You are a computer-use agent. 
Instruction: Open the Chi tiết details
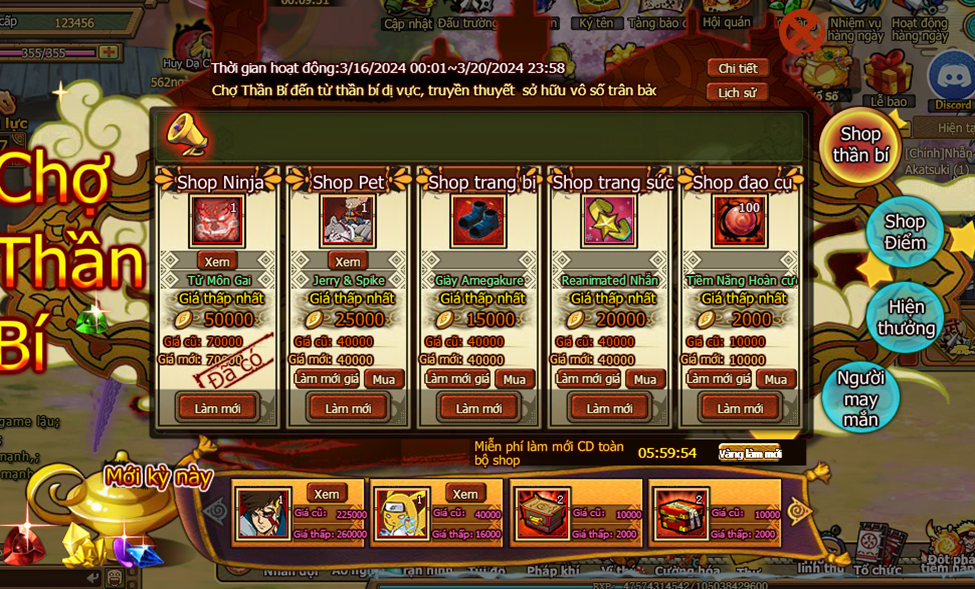[737, 68]
